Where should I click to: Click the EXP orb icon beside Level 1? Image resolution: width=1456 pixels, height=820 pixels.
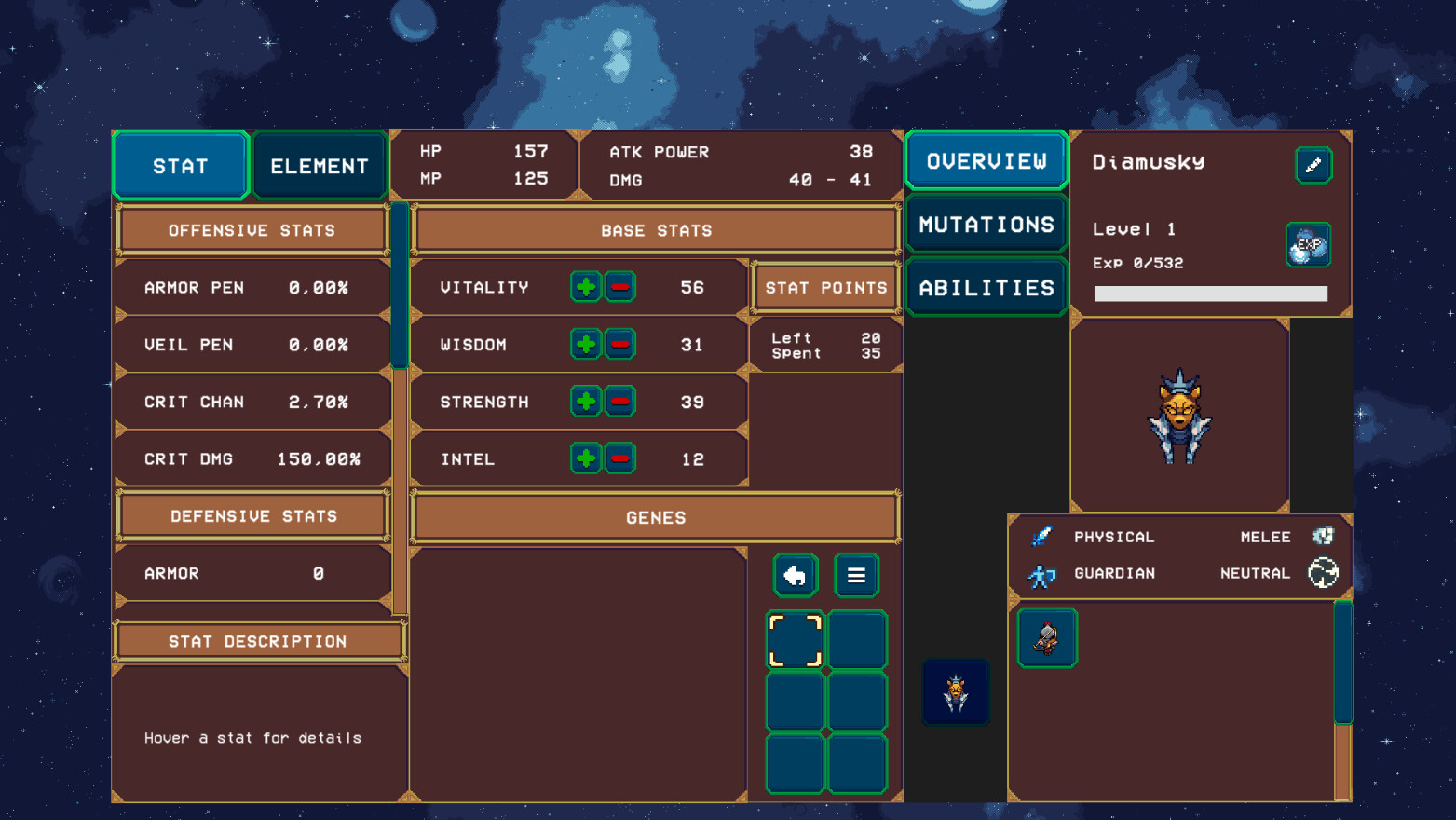point(1308,245)
